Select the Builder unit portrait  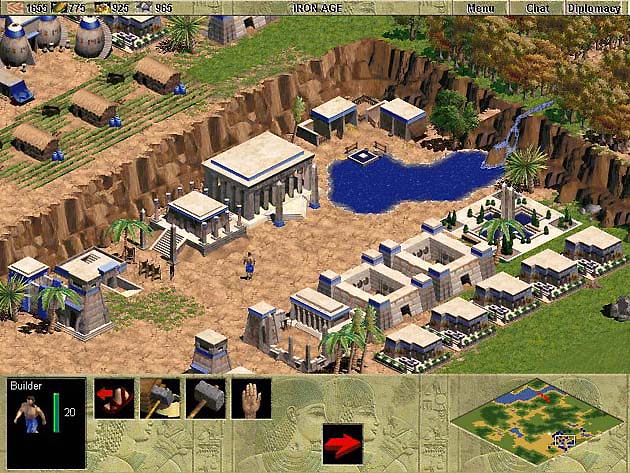coord(31,418)
